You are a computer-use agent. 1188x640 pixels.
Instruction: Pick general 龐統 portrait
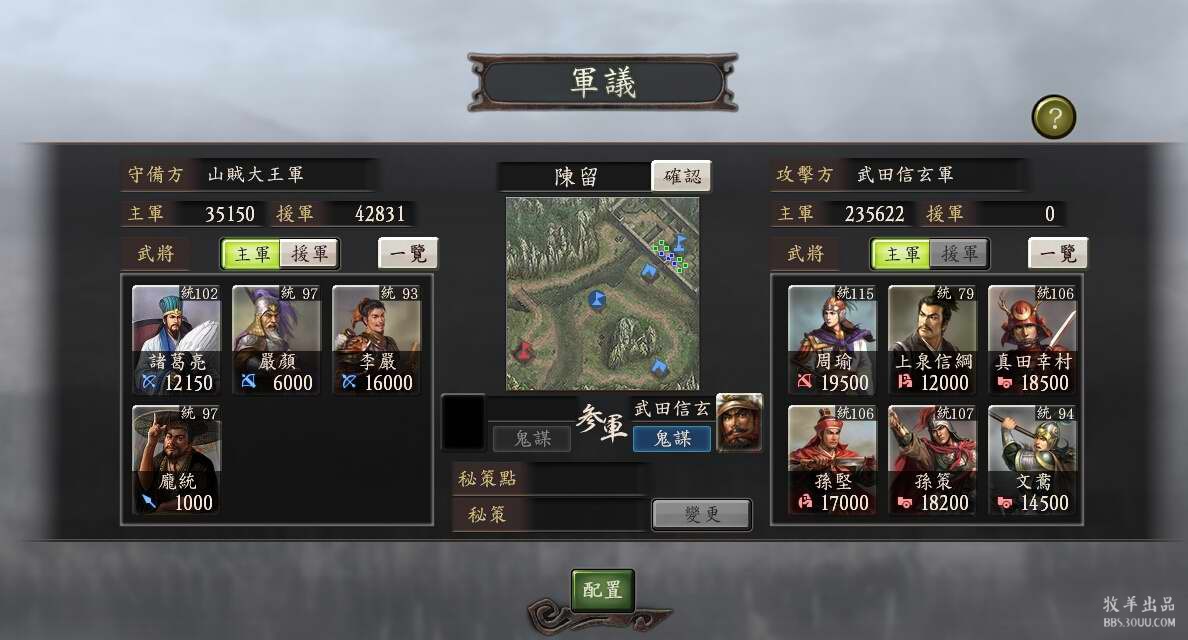[177, 460]
